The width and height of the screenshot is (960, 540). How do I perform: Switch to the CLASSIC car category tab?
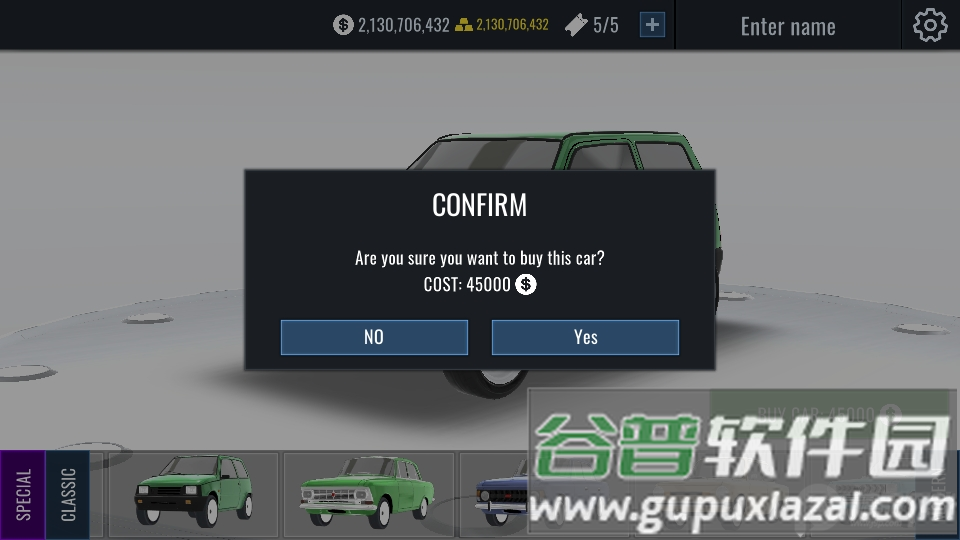click(x=68, y=495)
